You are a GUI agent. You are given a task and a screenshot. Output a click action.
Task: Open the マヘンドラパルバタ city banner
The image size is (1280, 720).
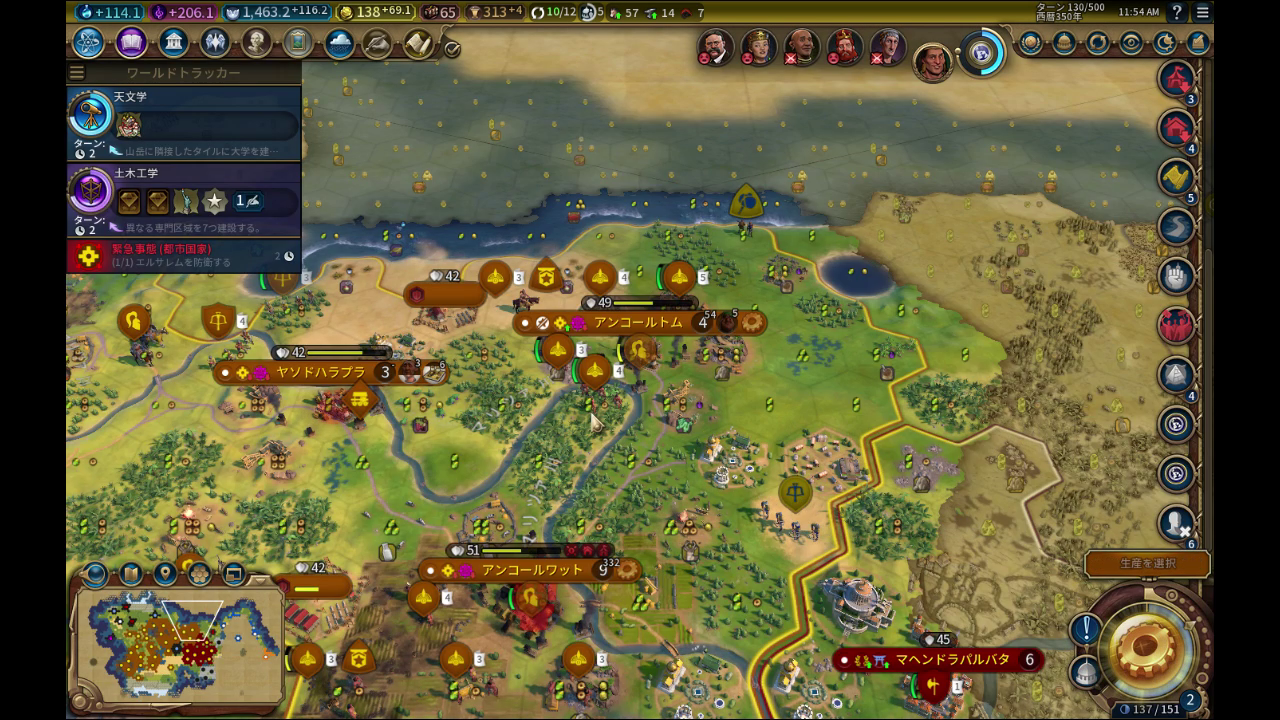[951, 660]
